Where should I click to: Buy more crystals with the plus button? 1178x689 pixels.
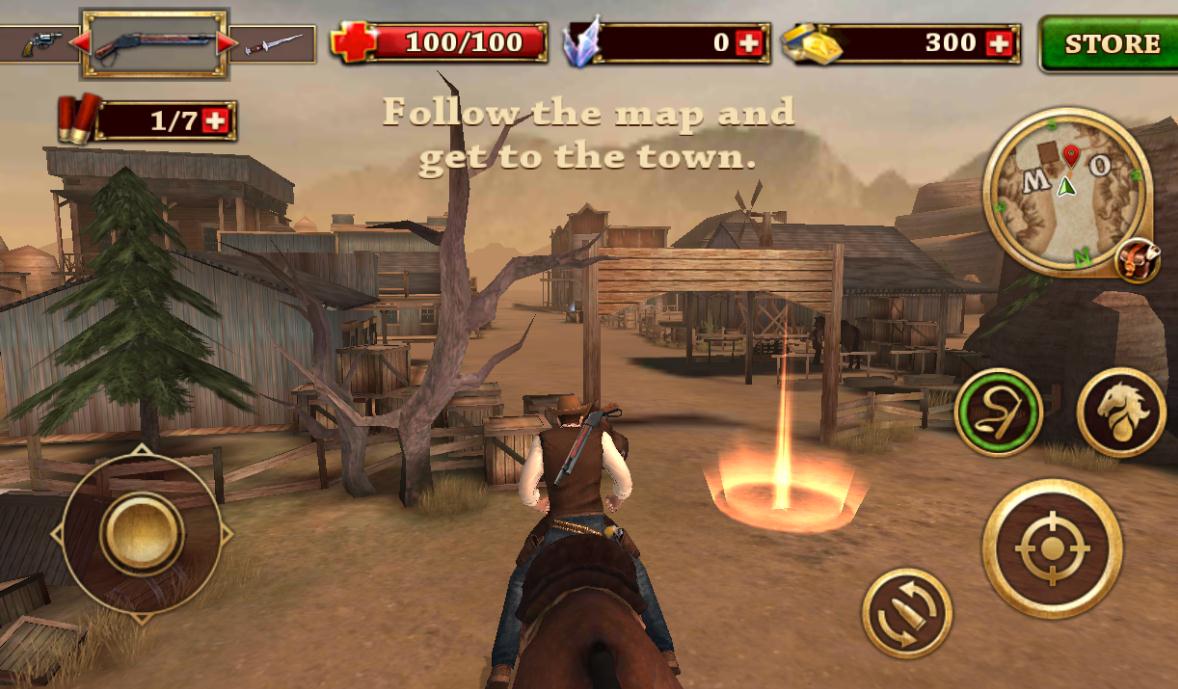[x=748, y=43]
